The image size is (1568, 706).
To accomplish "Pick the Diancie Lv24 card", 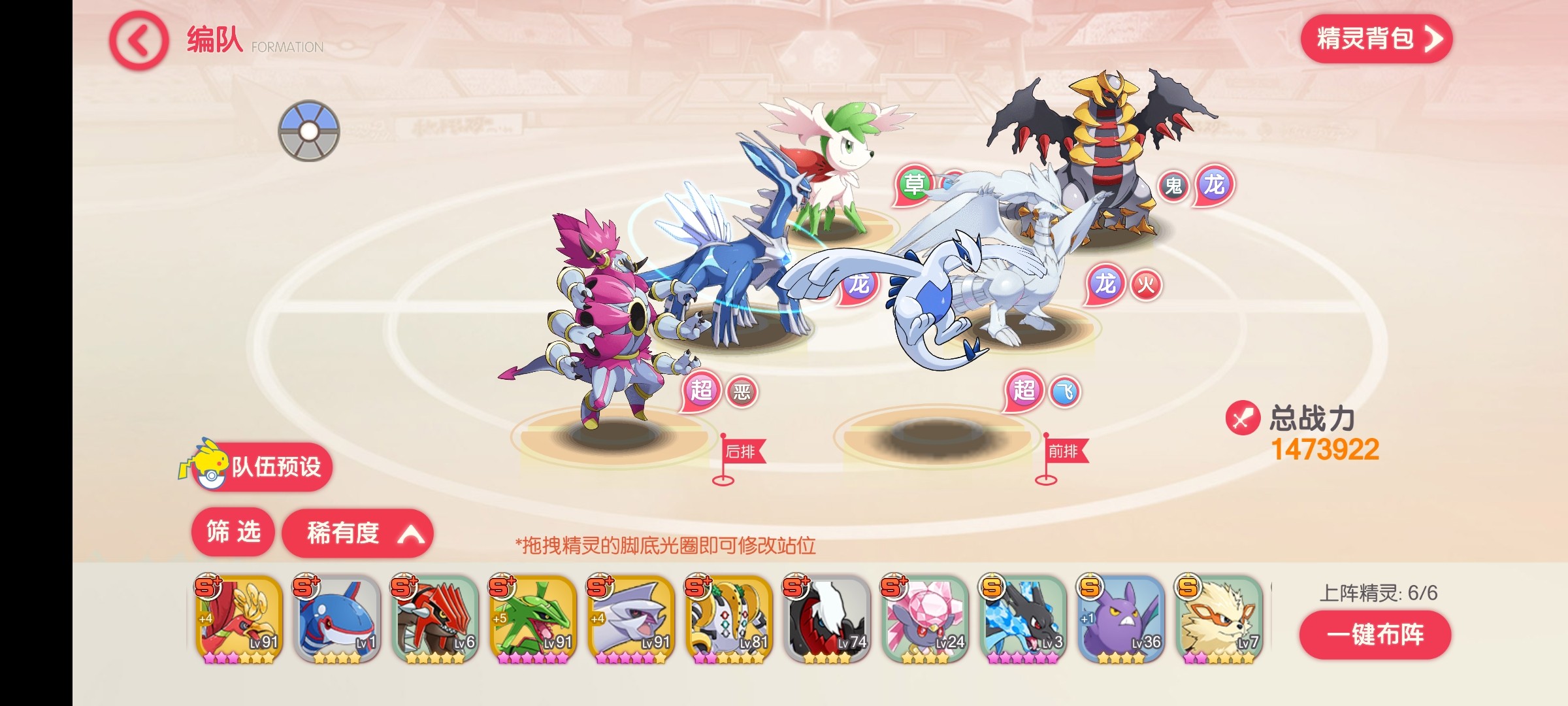I will coord(925,619).
